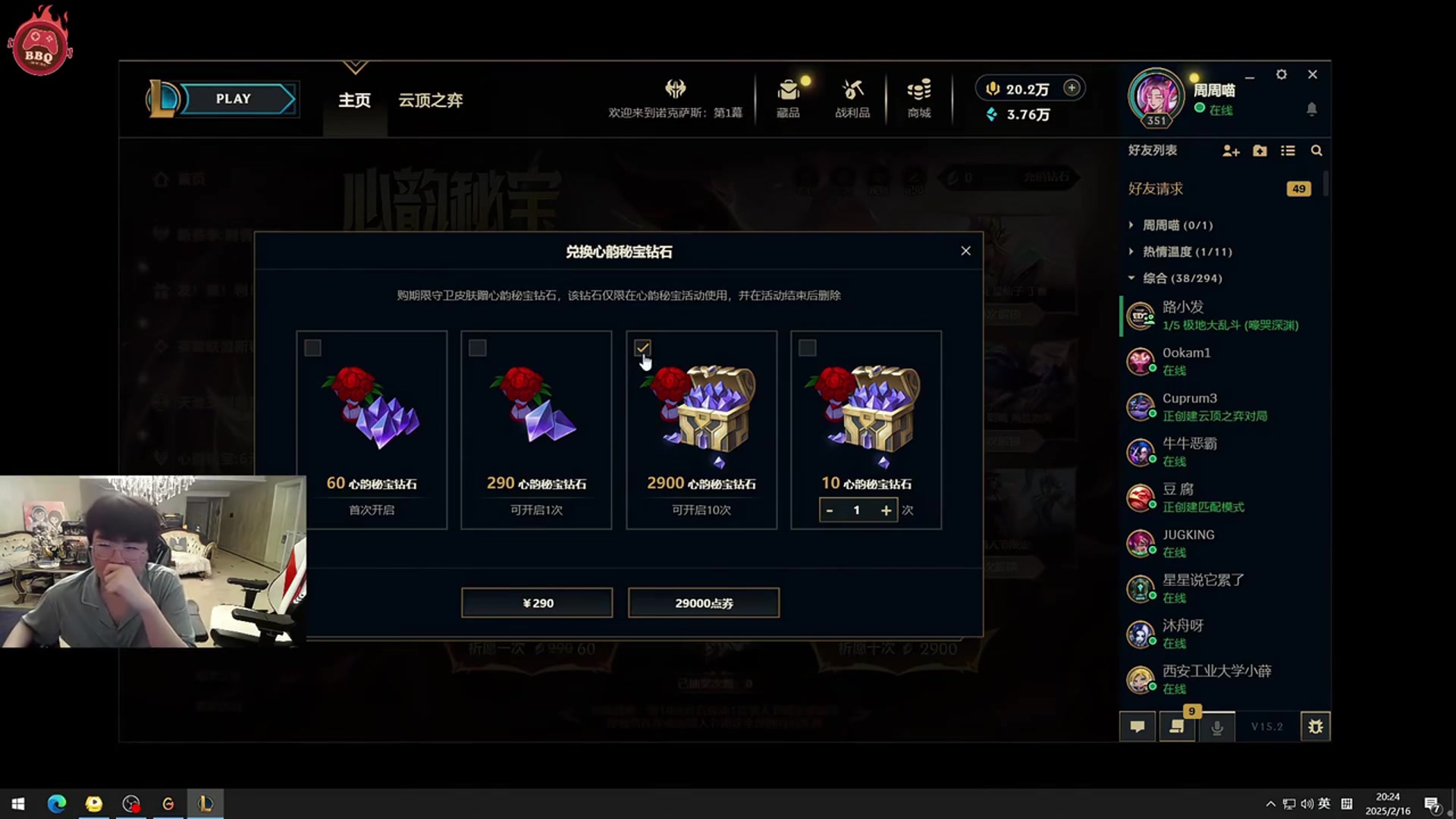Open the 商城 store

tap(918, 99)
